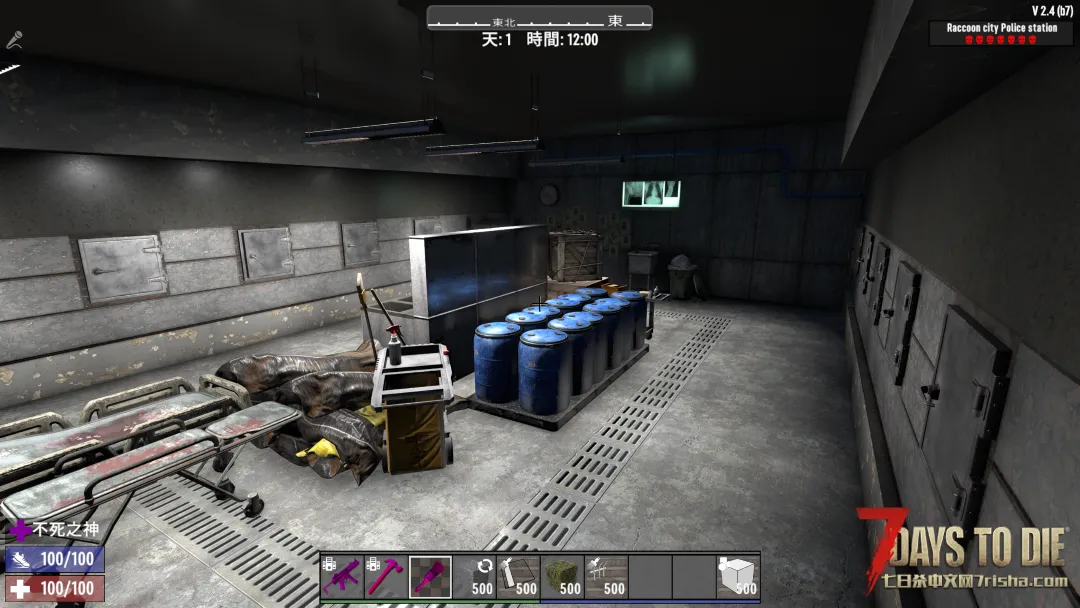Pick the brick wall panel slot

(518, 576)
